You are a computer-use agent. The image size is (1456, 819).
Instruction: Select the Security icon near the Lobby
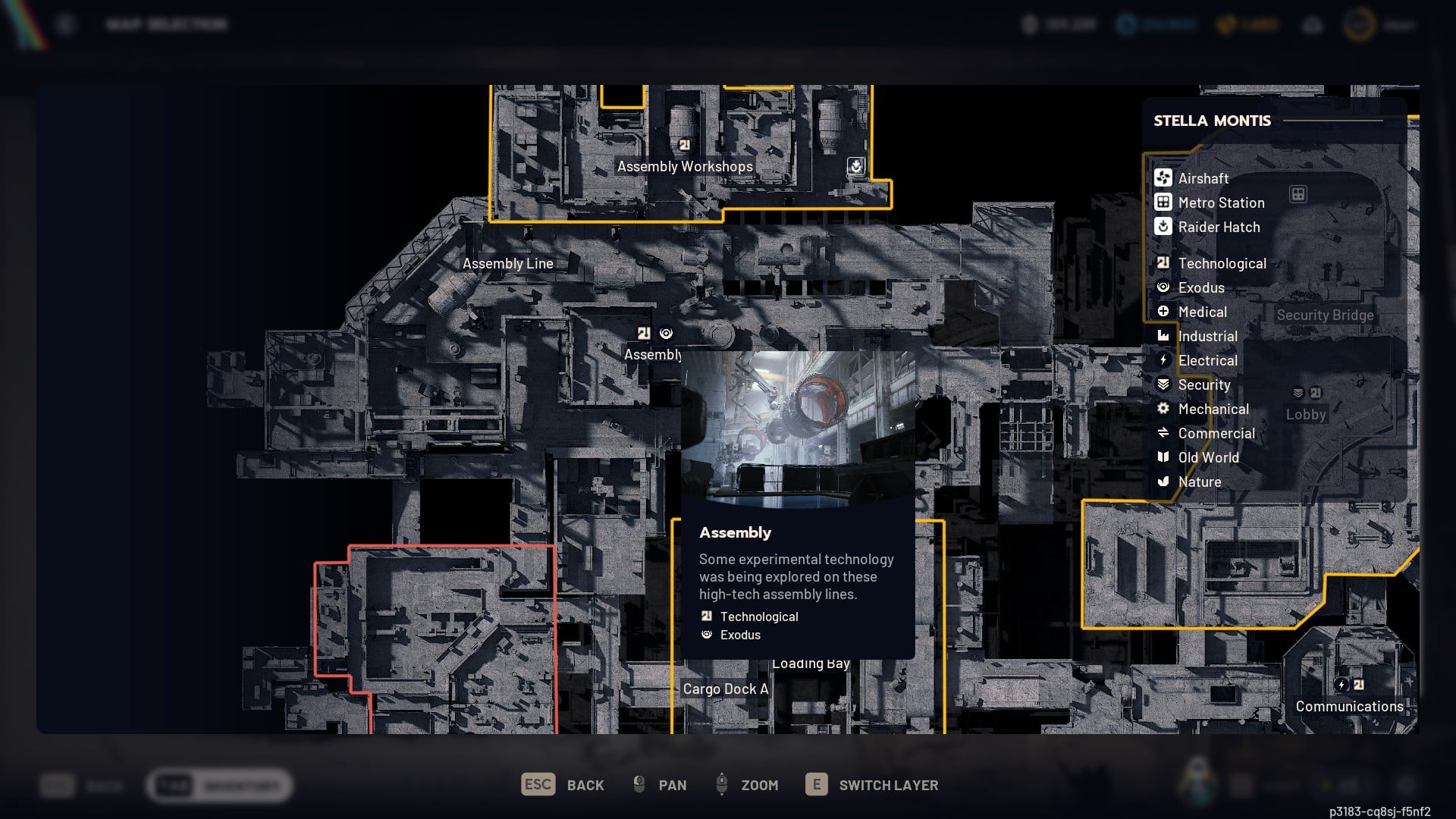pyautogui.click(x=1298, y=392)
